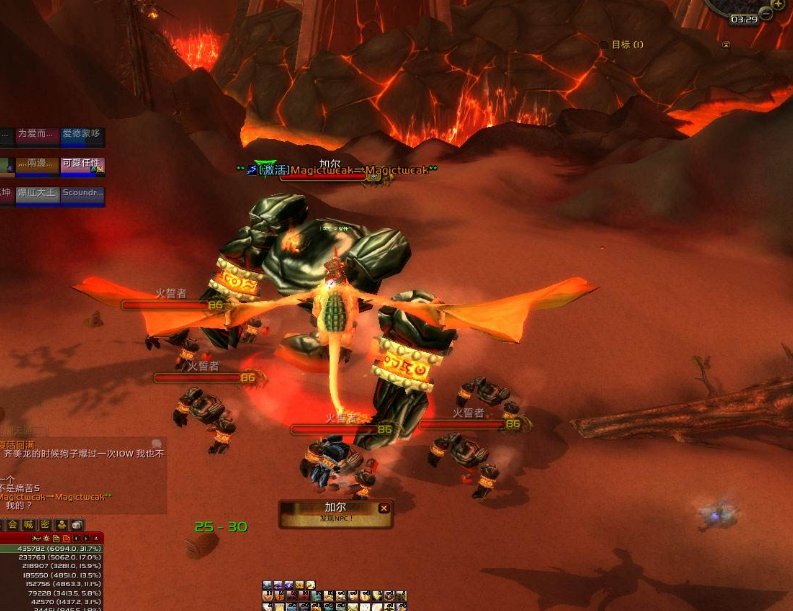The width and height of the screenshot is (793, 611).
Task: Select the topmost 火誓者 enemy nameplate
Action: [173, 304]
